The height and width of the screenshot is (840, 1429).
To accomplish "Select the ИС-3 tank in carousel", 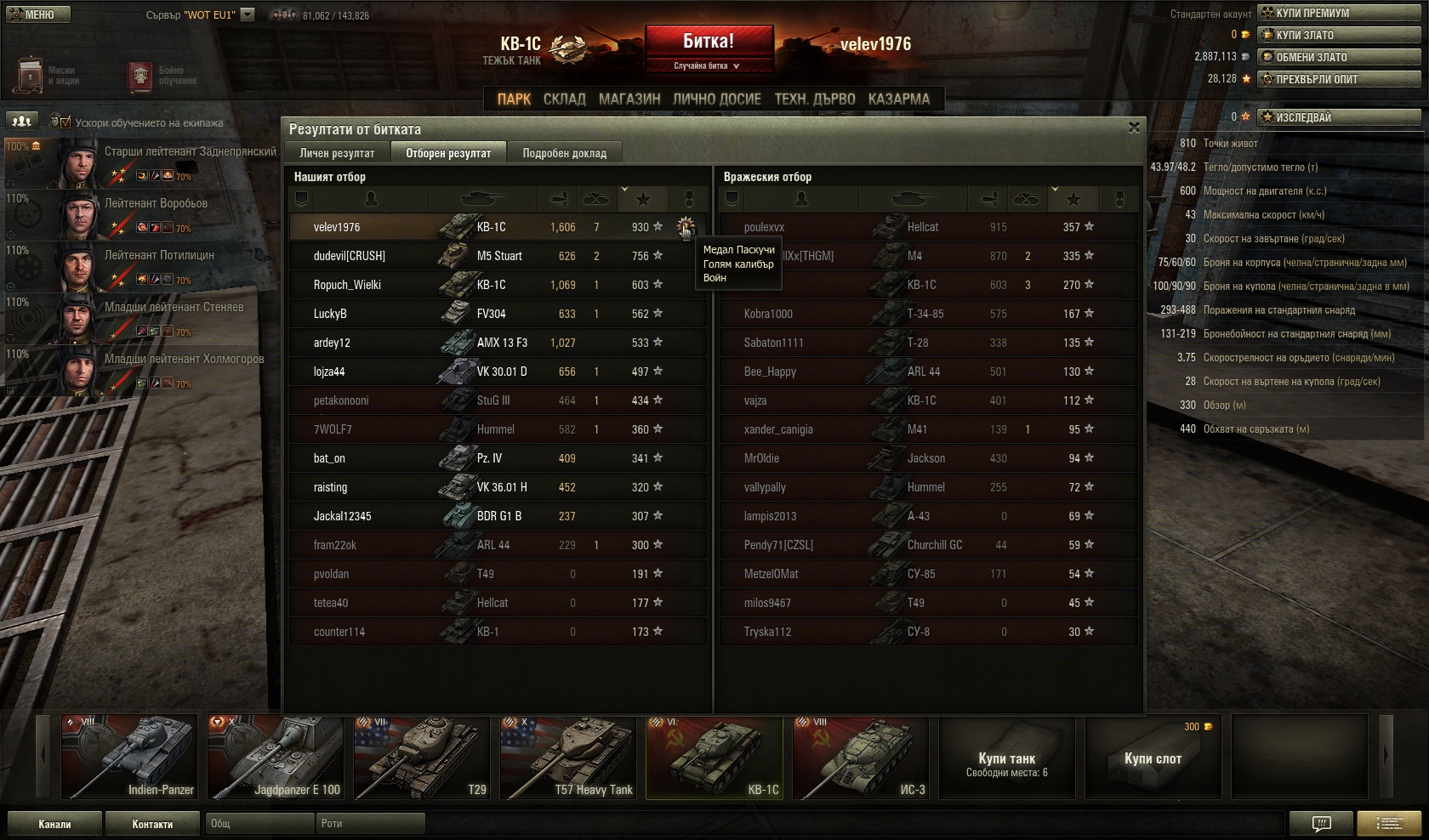I will [861, 758].
